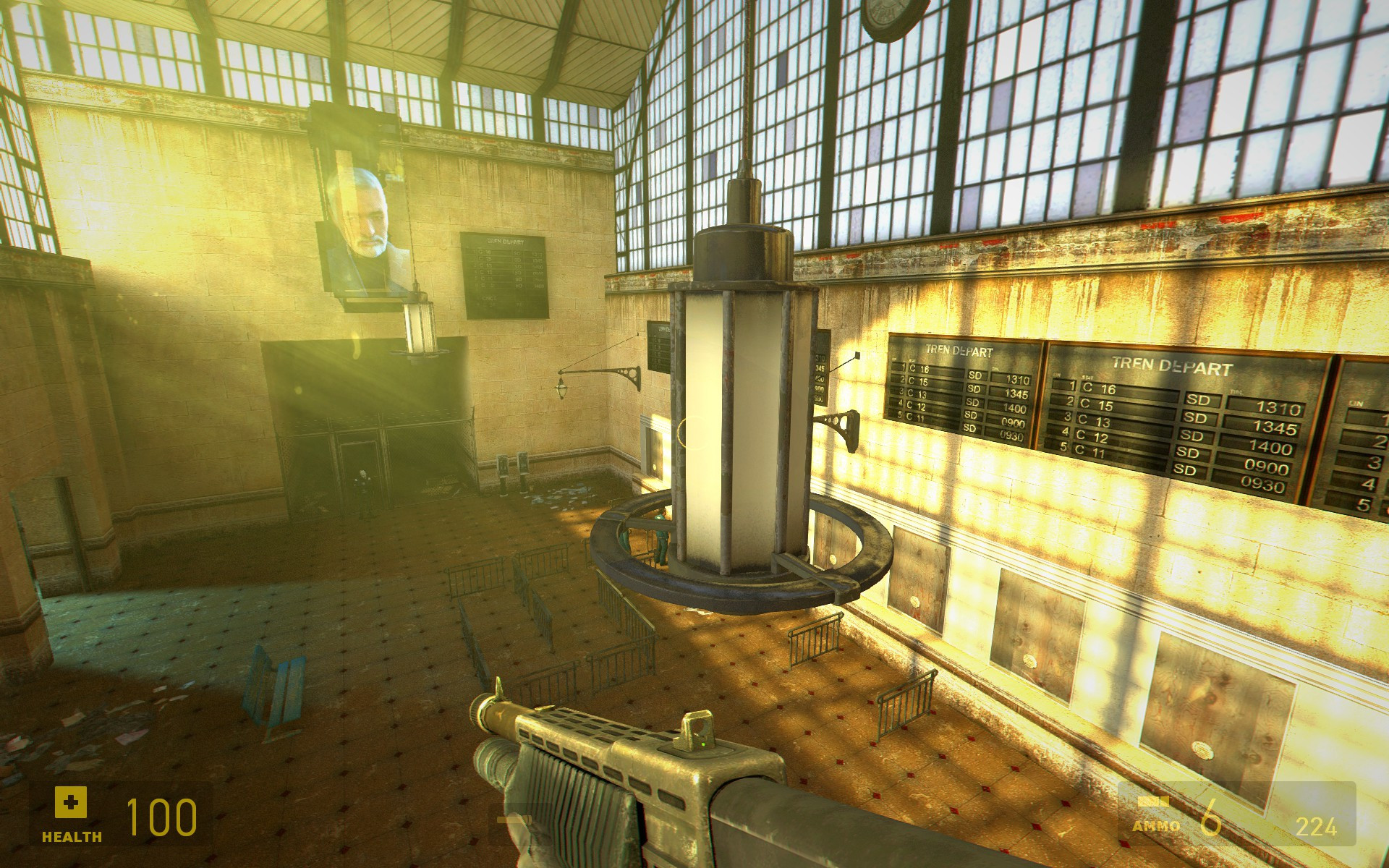1389x868 pixels.
Task: Click the health cross icon on HUD
Action: coord(70,803)
